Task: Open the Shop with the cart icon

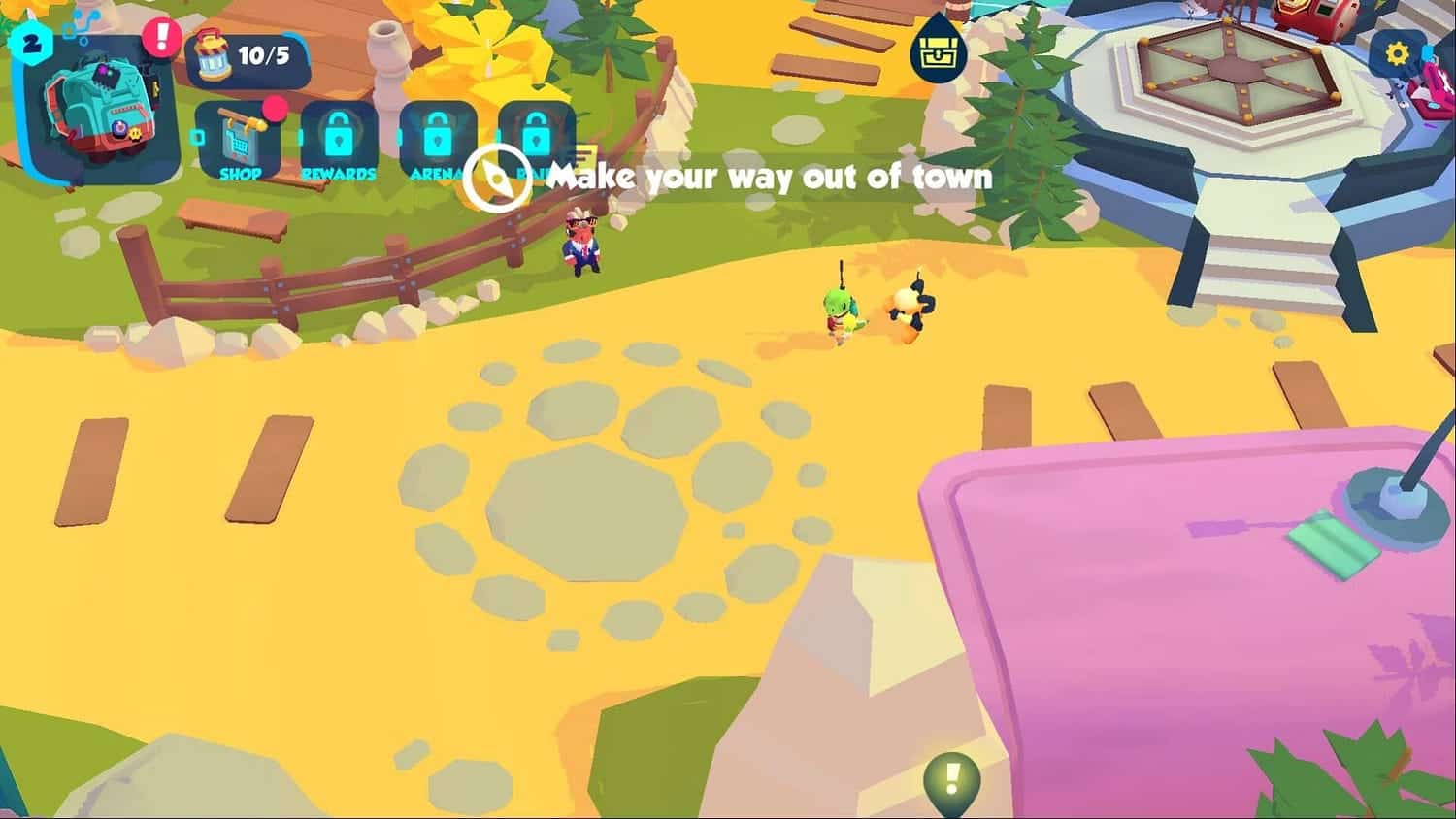Action: click(x=239, y=140)
